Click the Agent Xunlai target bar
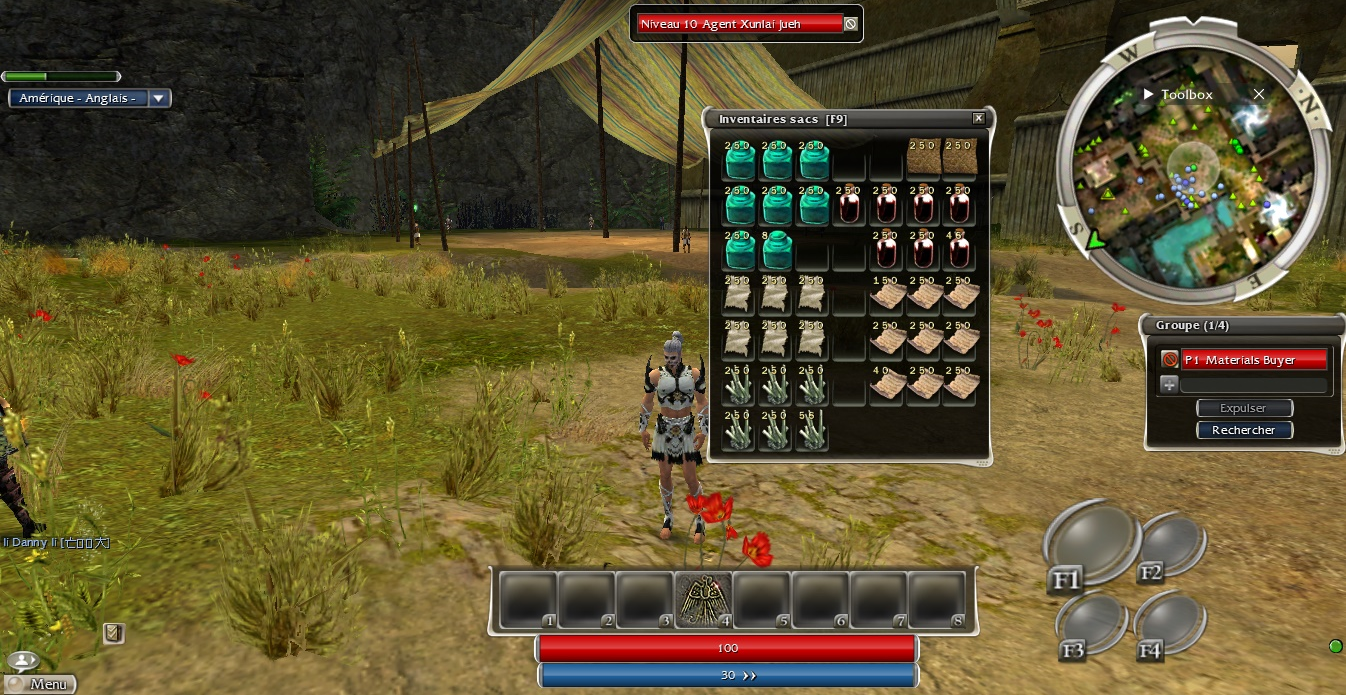 coord(740,23)
